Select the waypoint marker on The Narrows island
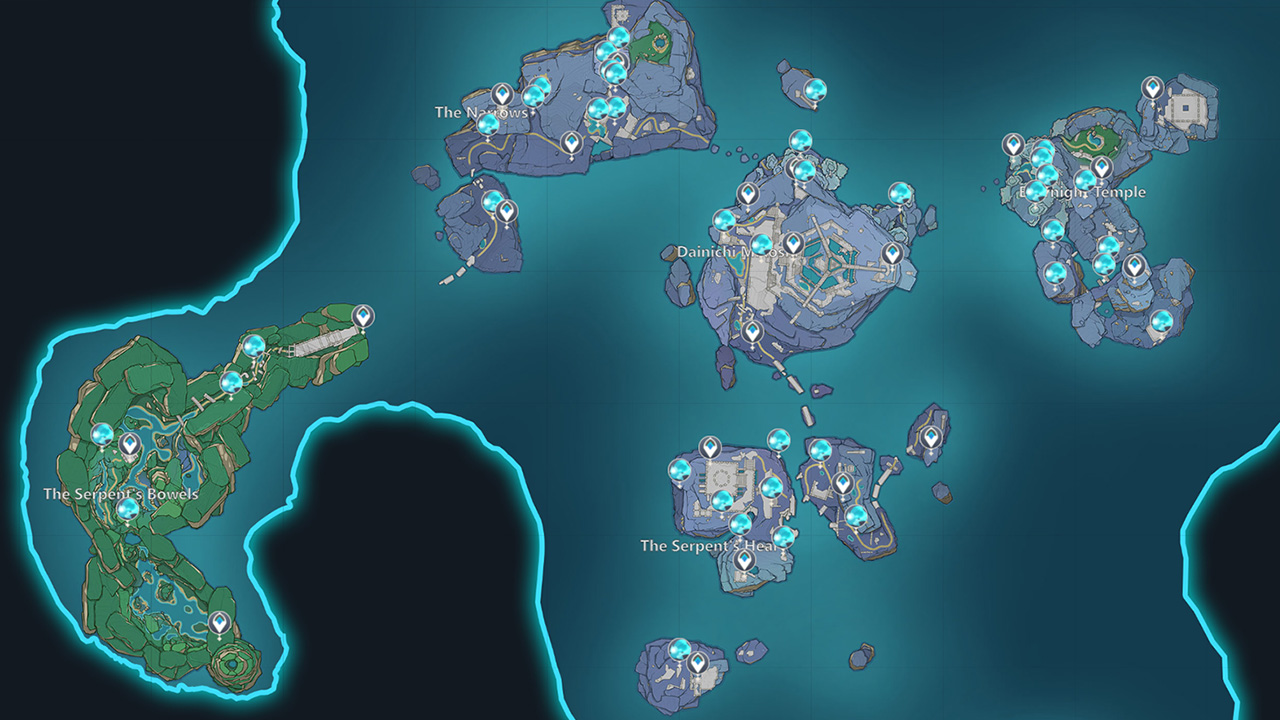 [502, 94]
